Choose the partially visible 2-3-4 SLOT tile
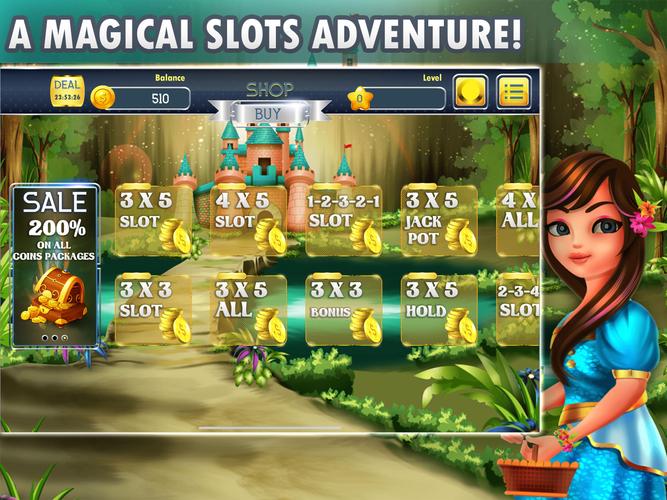 pyautogui.click(x=516, y=310)
